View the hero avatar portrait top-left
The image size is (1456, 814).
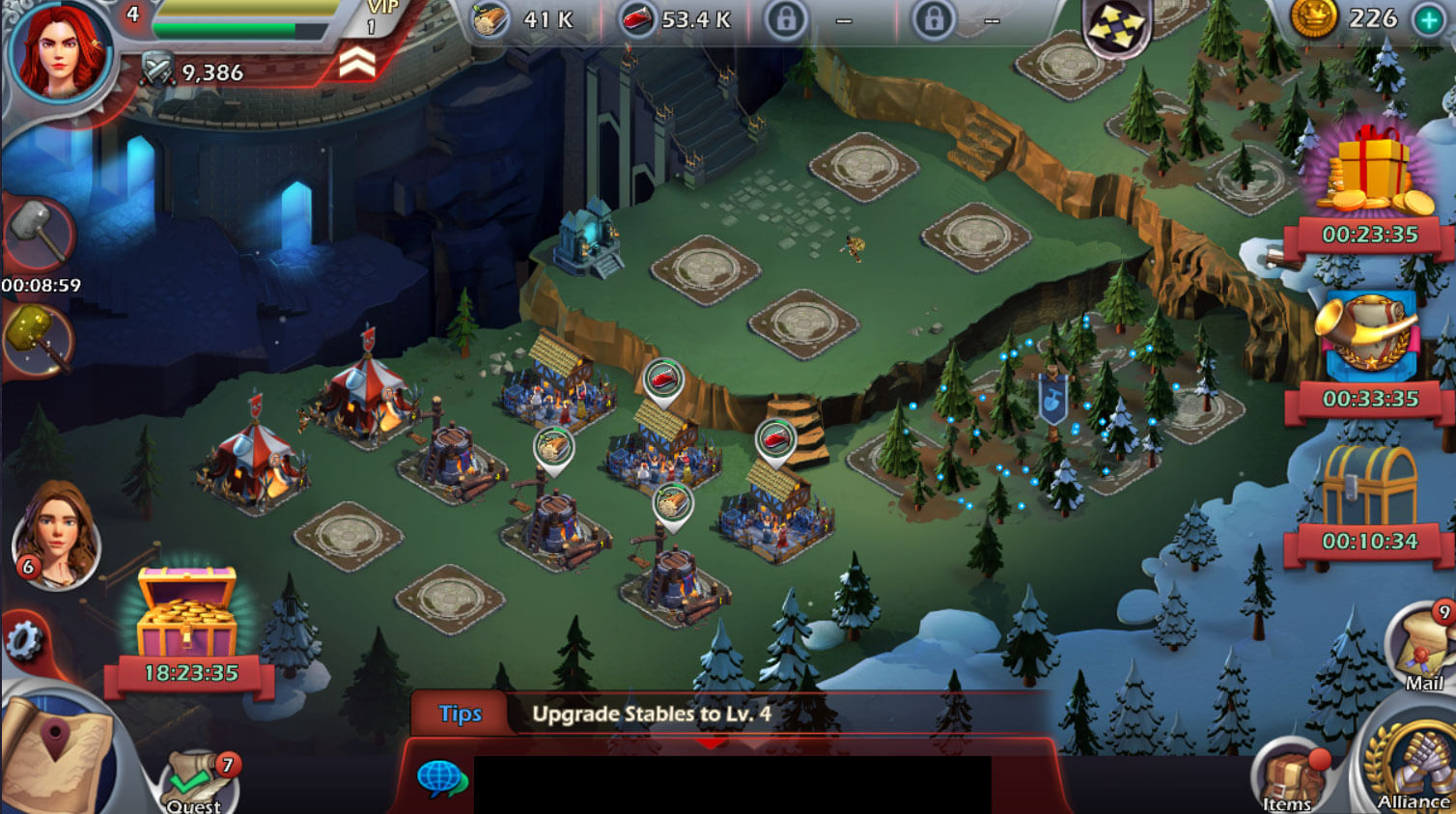tap(60, 53)
